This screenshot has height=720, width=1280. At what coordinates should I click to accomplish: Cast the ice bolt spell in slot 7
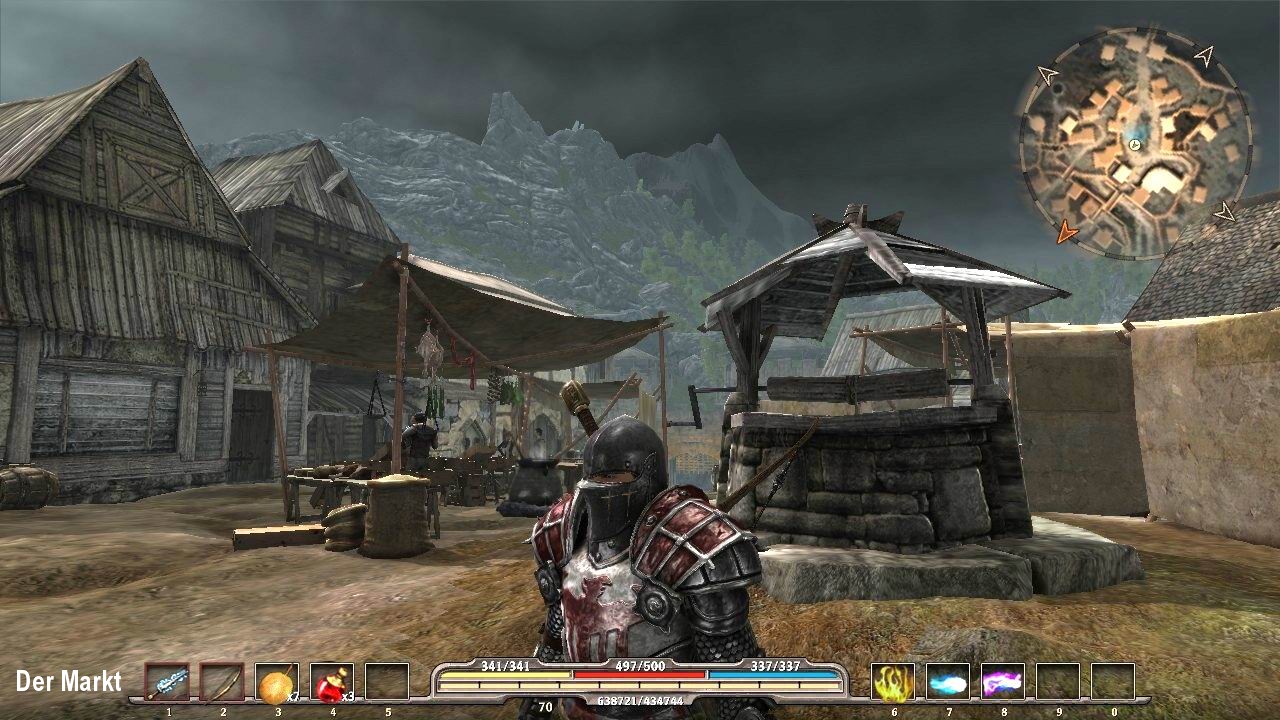[947, 681]
